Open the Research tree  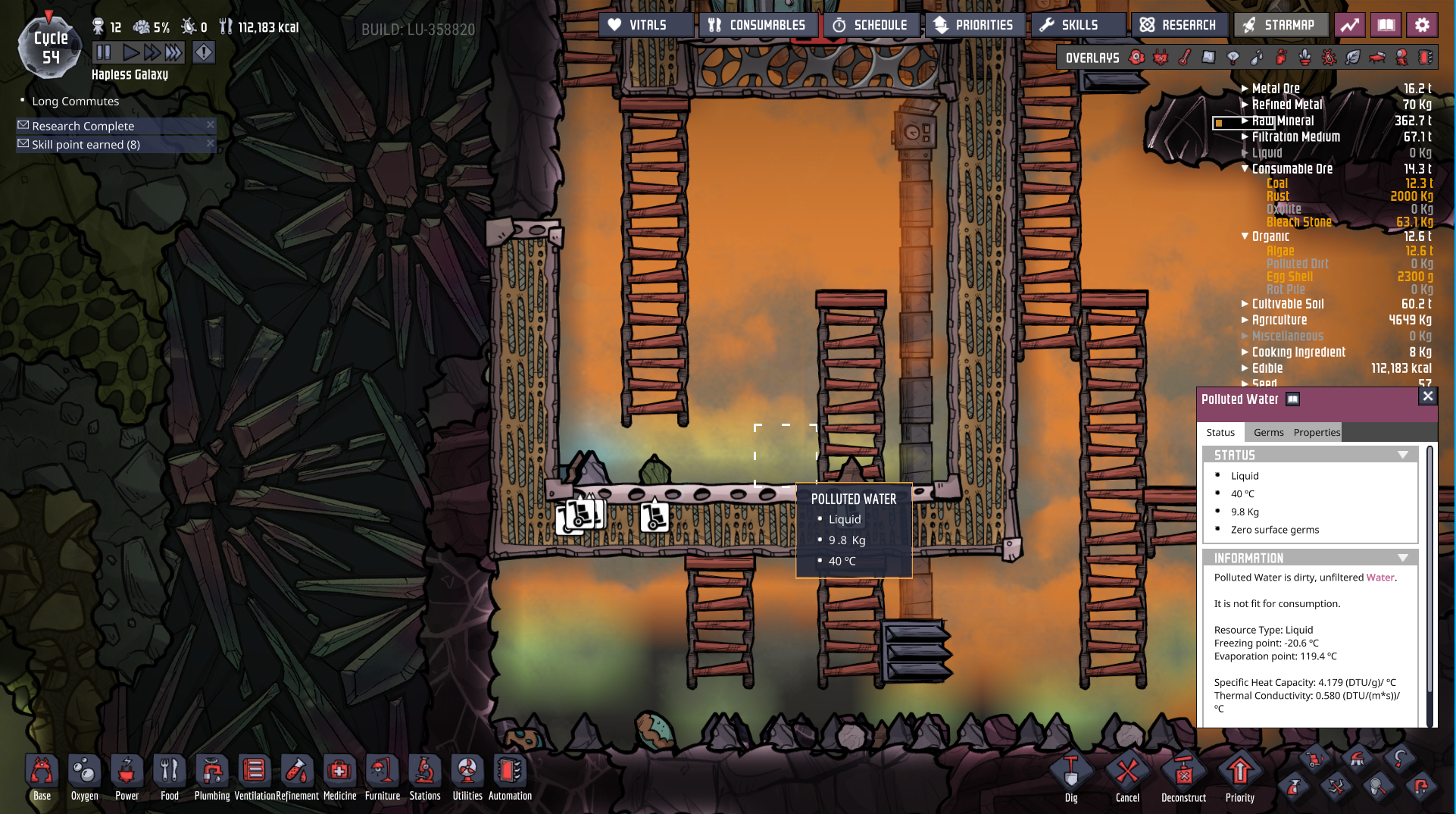tap(1179, 25)
